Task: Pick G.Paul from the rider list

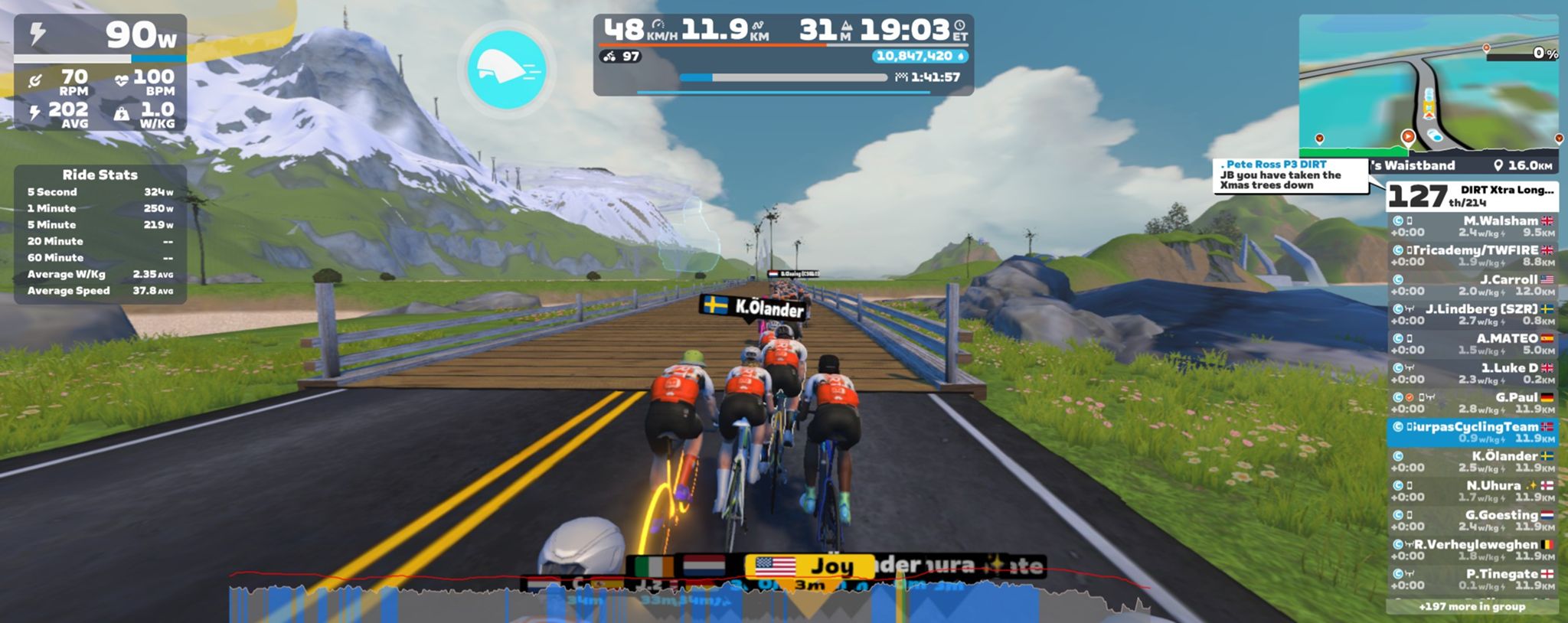Action: pos(1472,403)
